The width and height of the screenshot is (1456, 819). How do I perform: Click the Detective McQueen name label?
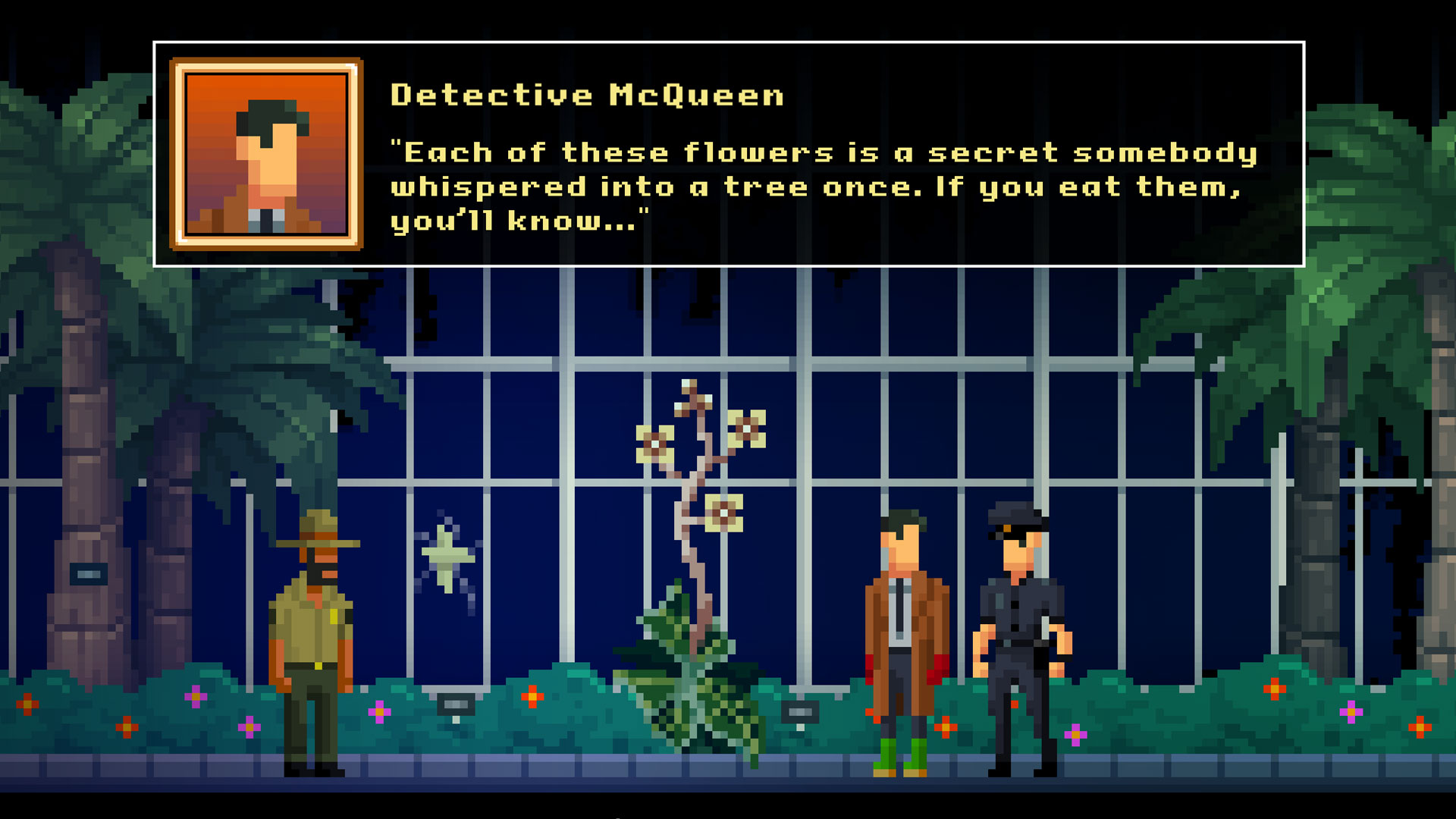click(x=588, y=95)
